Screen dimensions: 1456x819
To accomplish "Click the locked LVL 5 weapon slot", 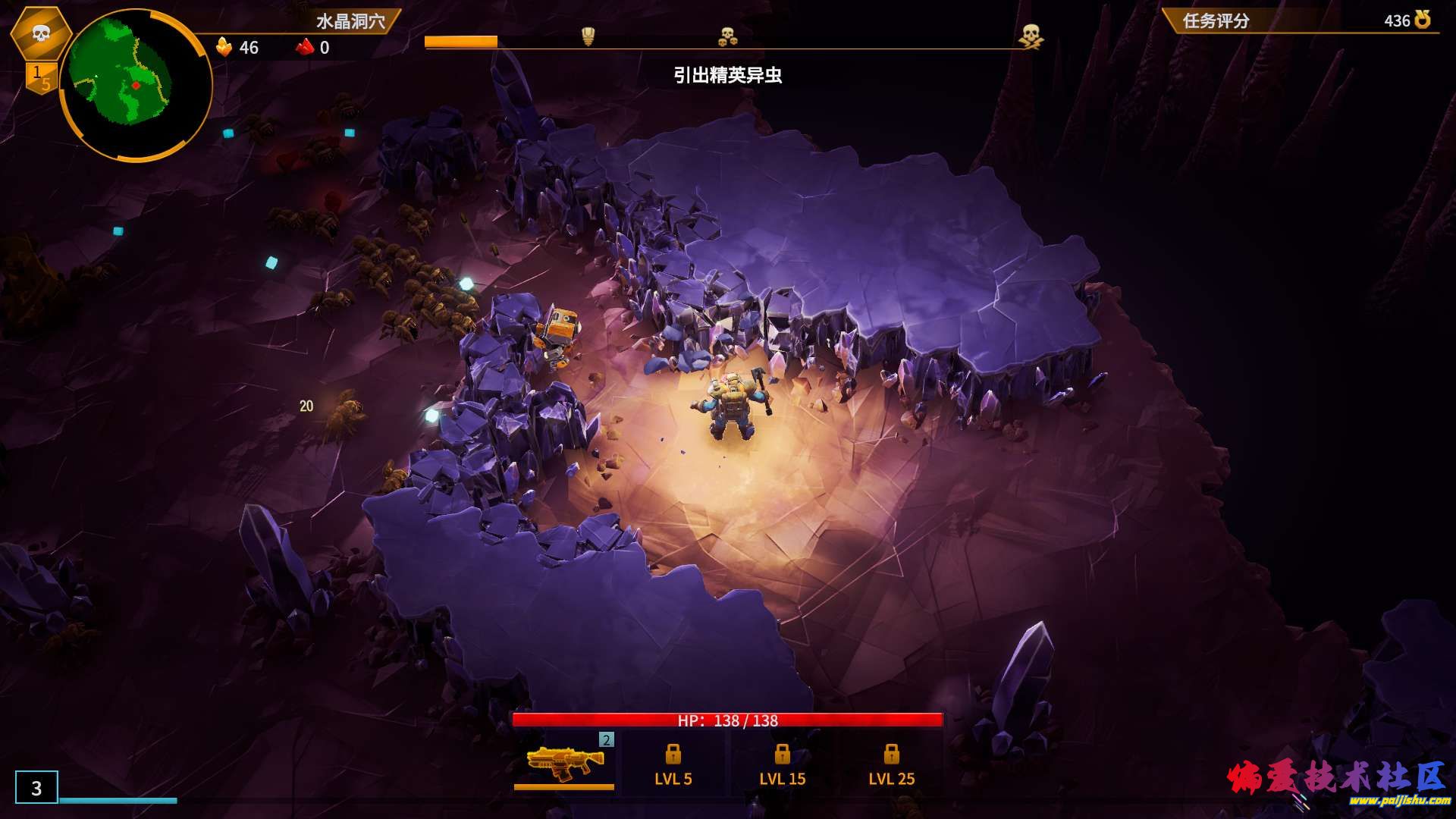I will pyautogui.click(x=673, y=764).
